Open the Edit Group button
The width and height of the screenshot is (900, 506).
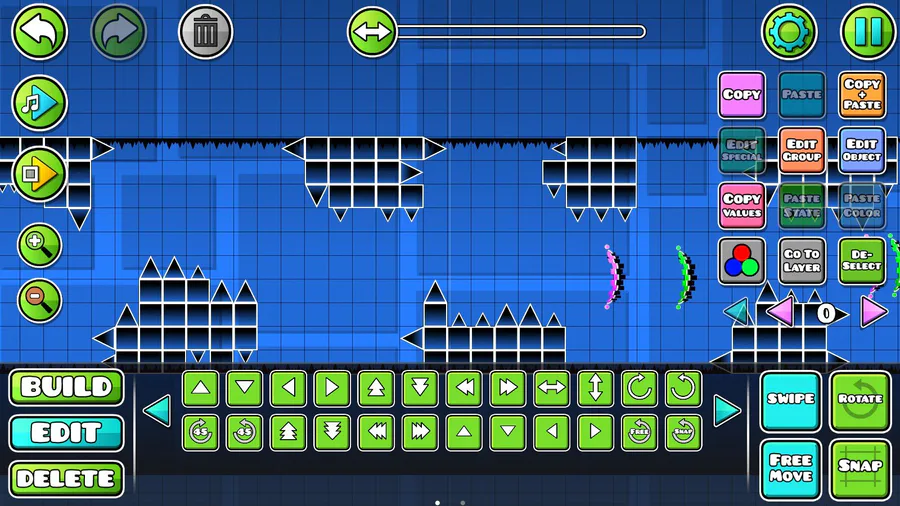[802, 151]
